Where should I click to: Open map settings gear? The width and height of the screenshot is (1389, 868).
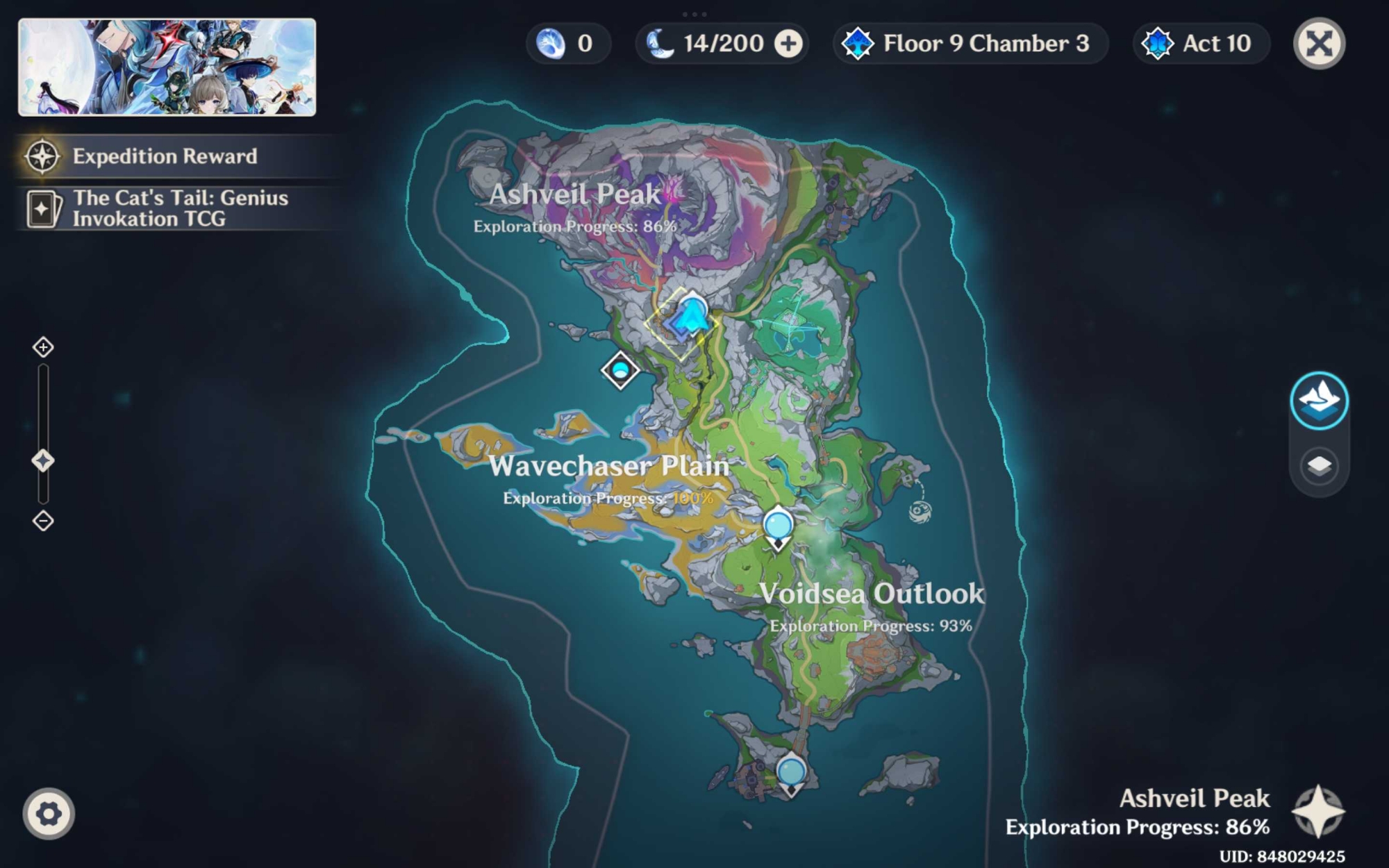click(x=49, y=814)
